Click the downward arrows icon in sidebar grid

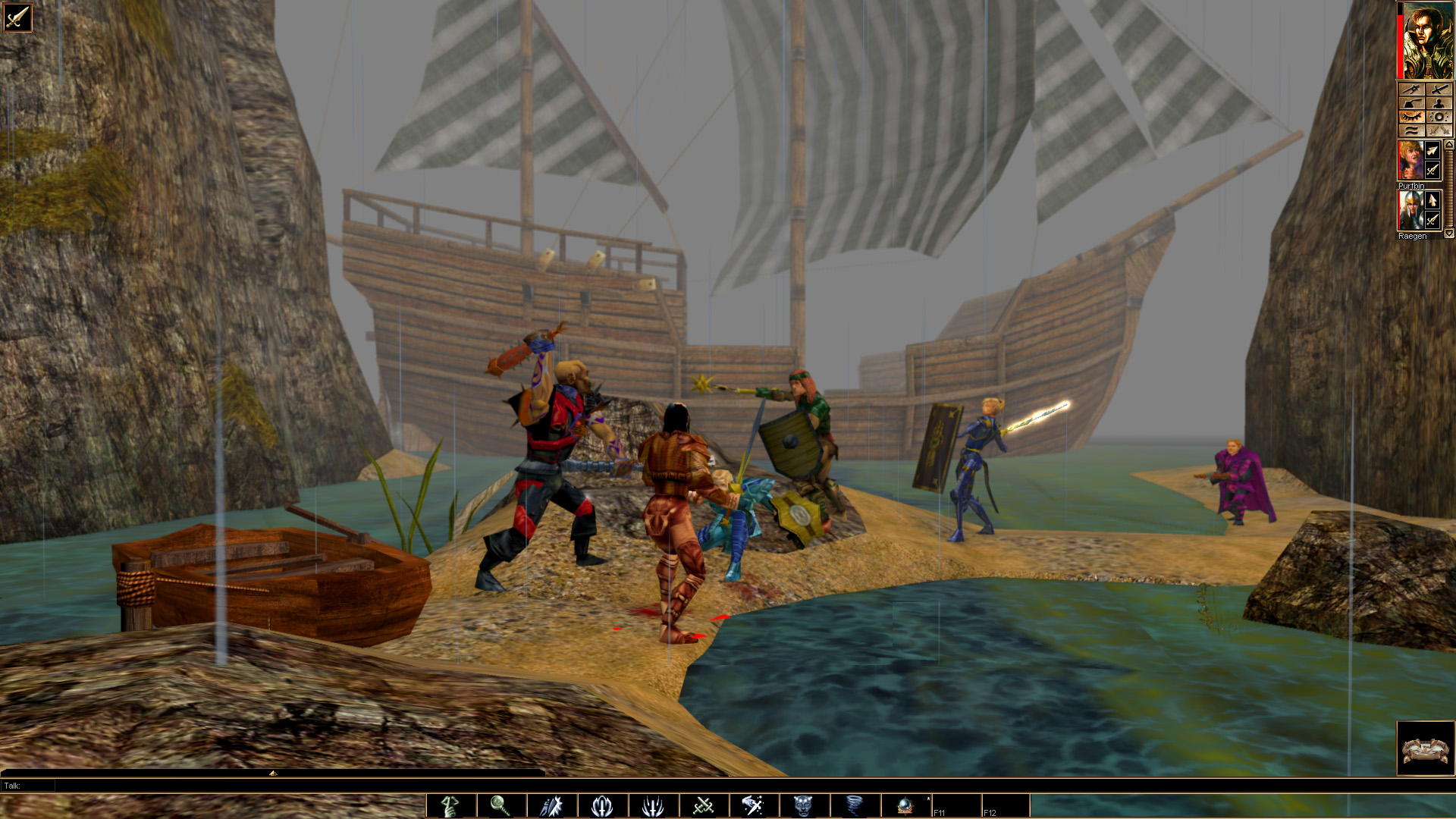pos(1440,130)
